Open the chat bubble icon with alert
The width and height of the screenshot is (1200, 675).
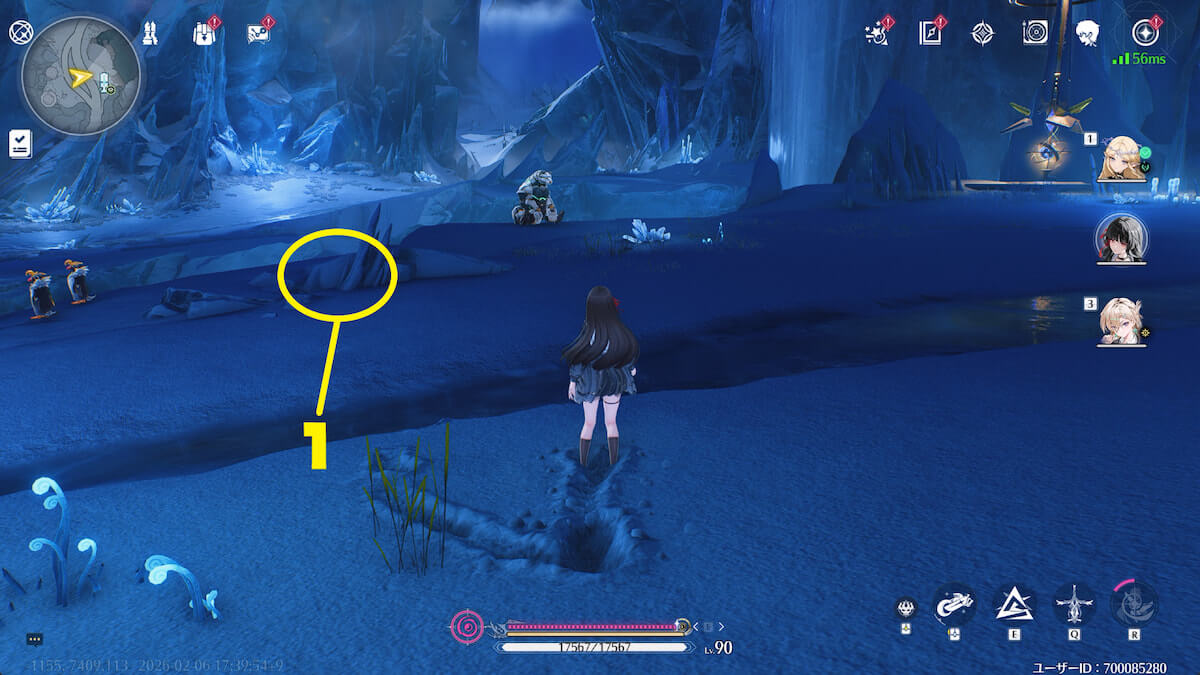(257, 34)
